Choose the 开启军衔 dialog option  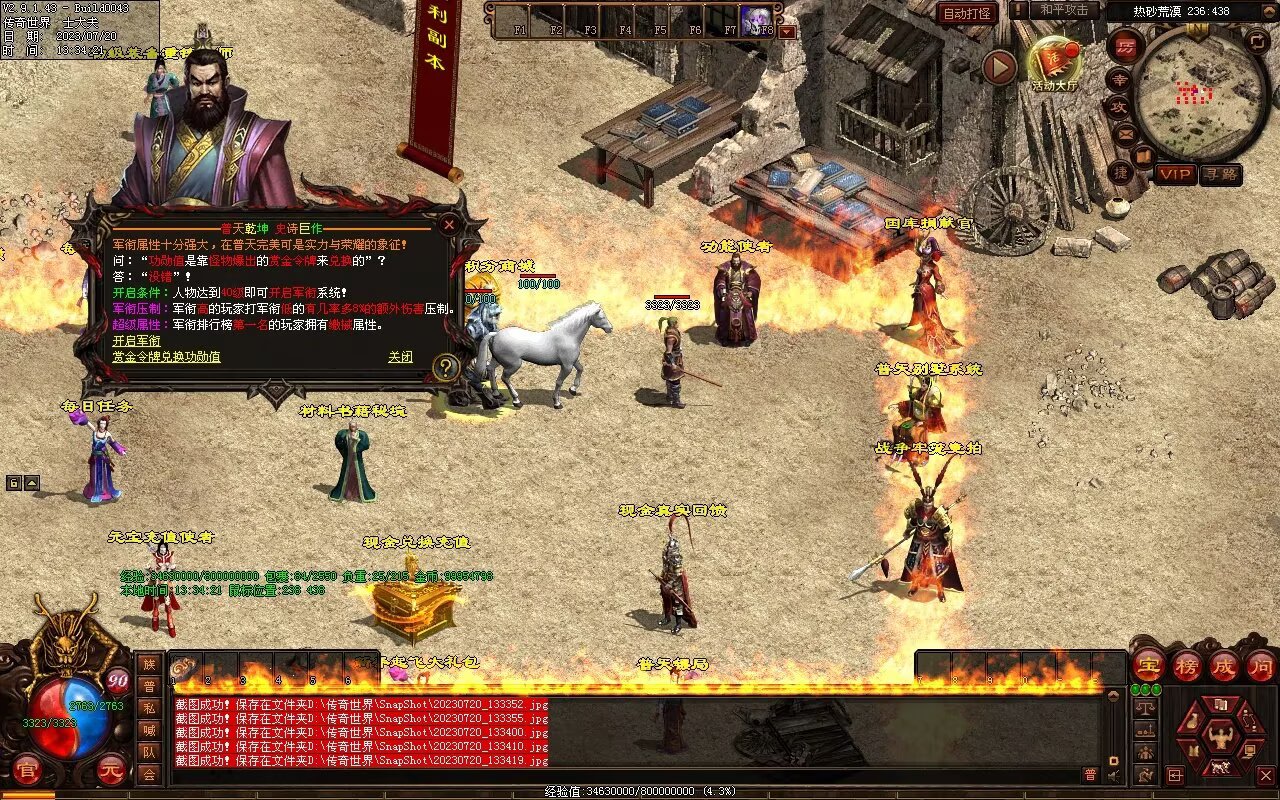click(x=136, y=341)
